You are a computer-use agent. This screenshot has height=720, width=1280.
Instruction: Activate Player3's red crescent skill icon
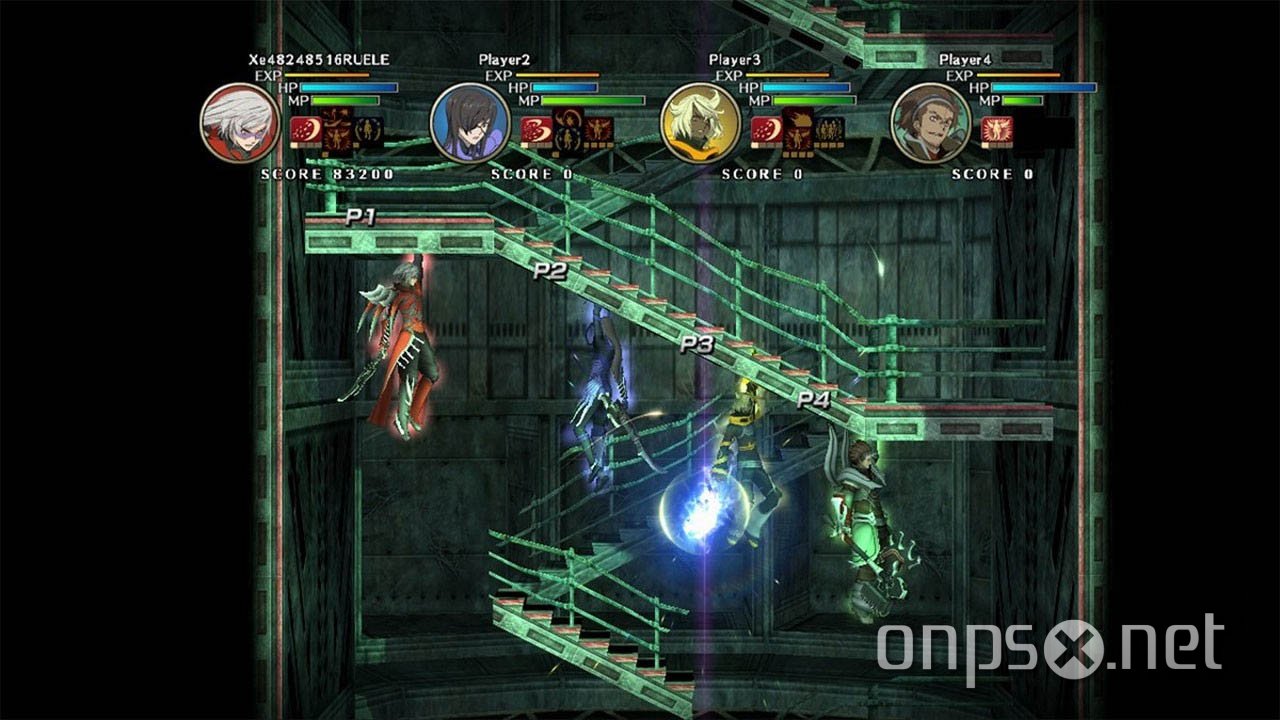(765, 131)
